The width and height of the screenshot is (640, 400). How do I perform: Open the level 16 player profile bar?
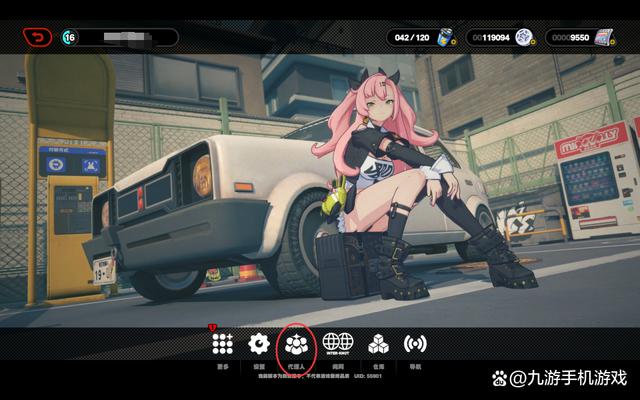point(120,38)
